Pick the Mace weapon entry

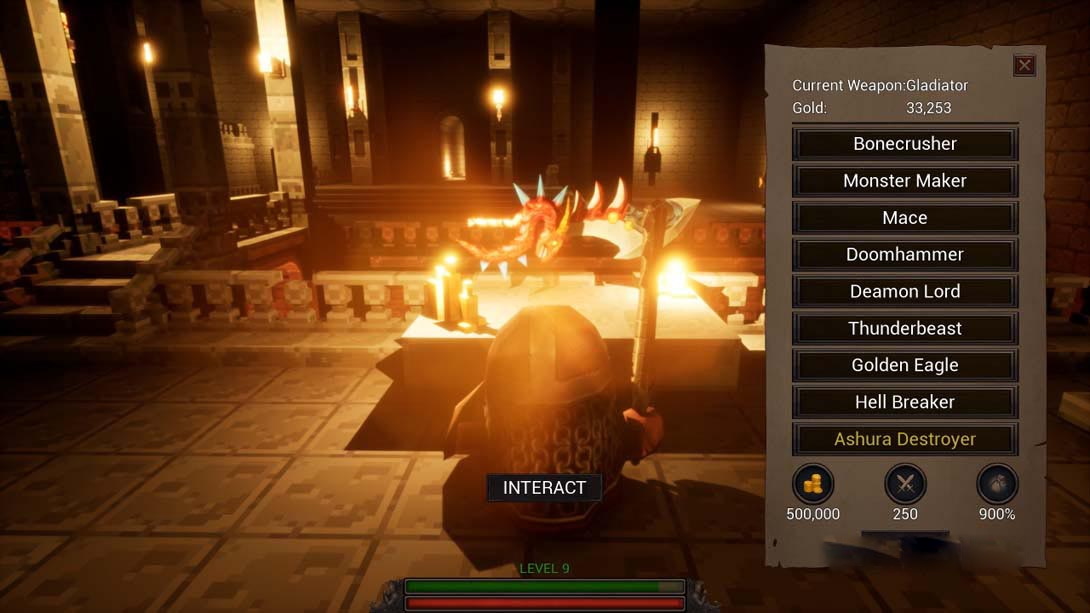point(905,218)
